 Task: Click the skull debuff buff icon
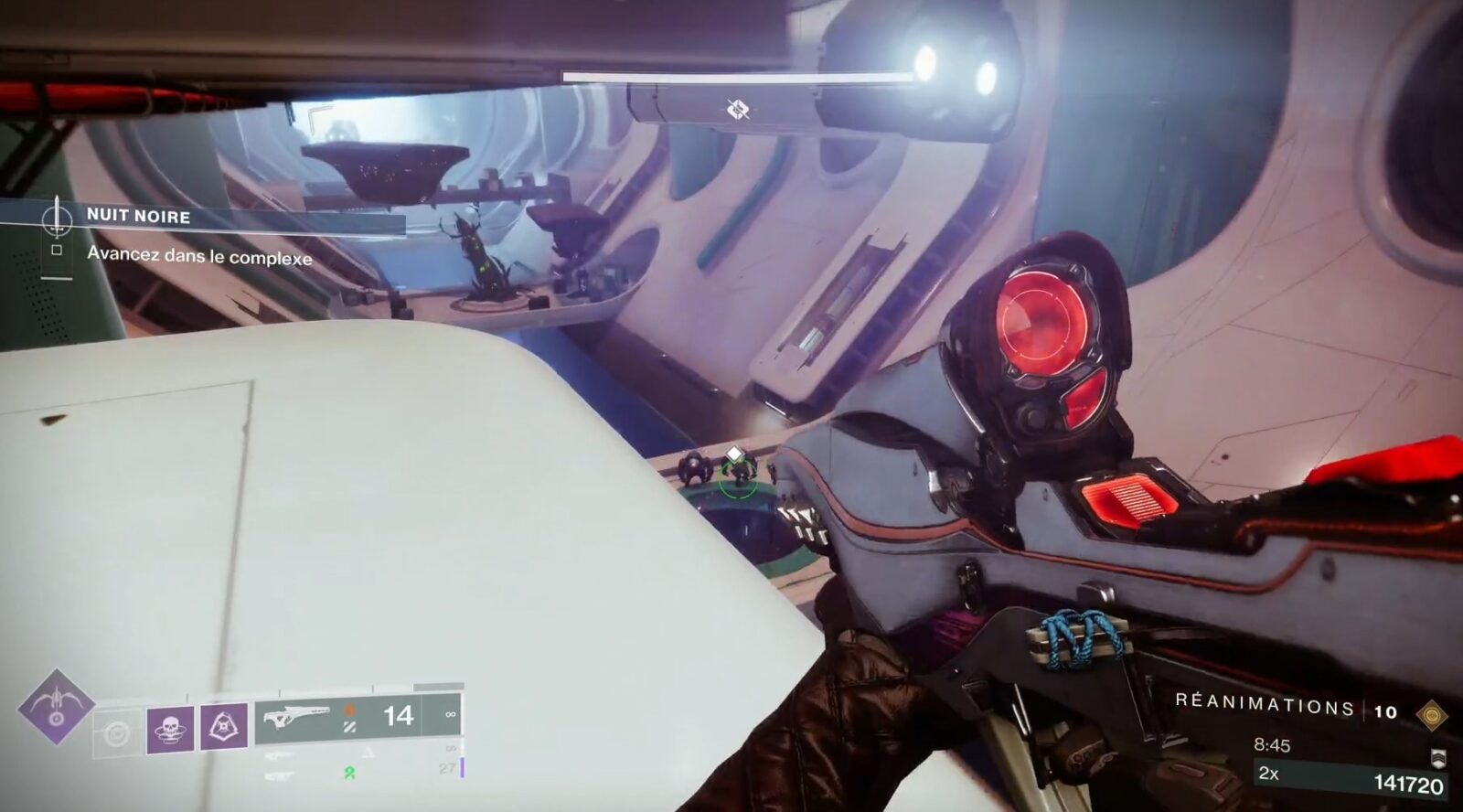pyautogui.click(x=169, y=727)
